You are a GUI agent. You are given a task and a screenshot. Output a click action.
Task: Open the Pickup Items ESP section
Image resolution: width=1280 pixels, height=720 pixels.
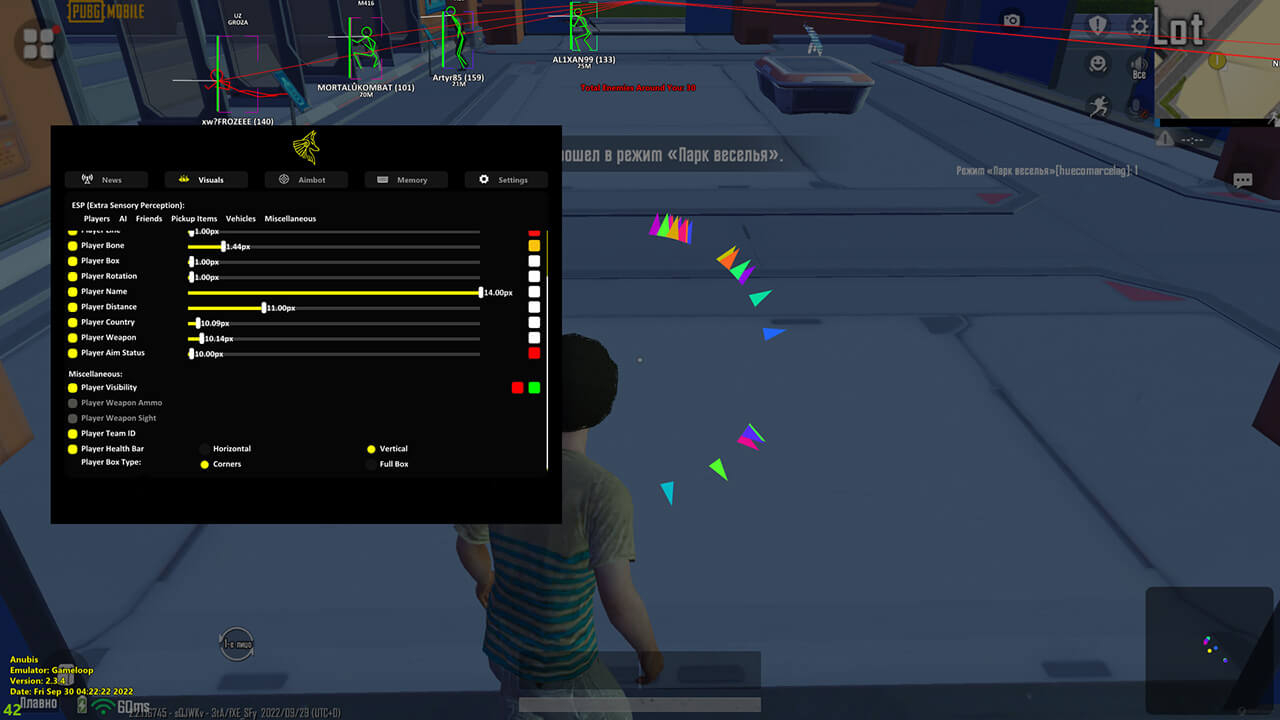pos(193,218)
